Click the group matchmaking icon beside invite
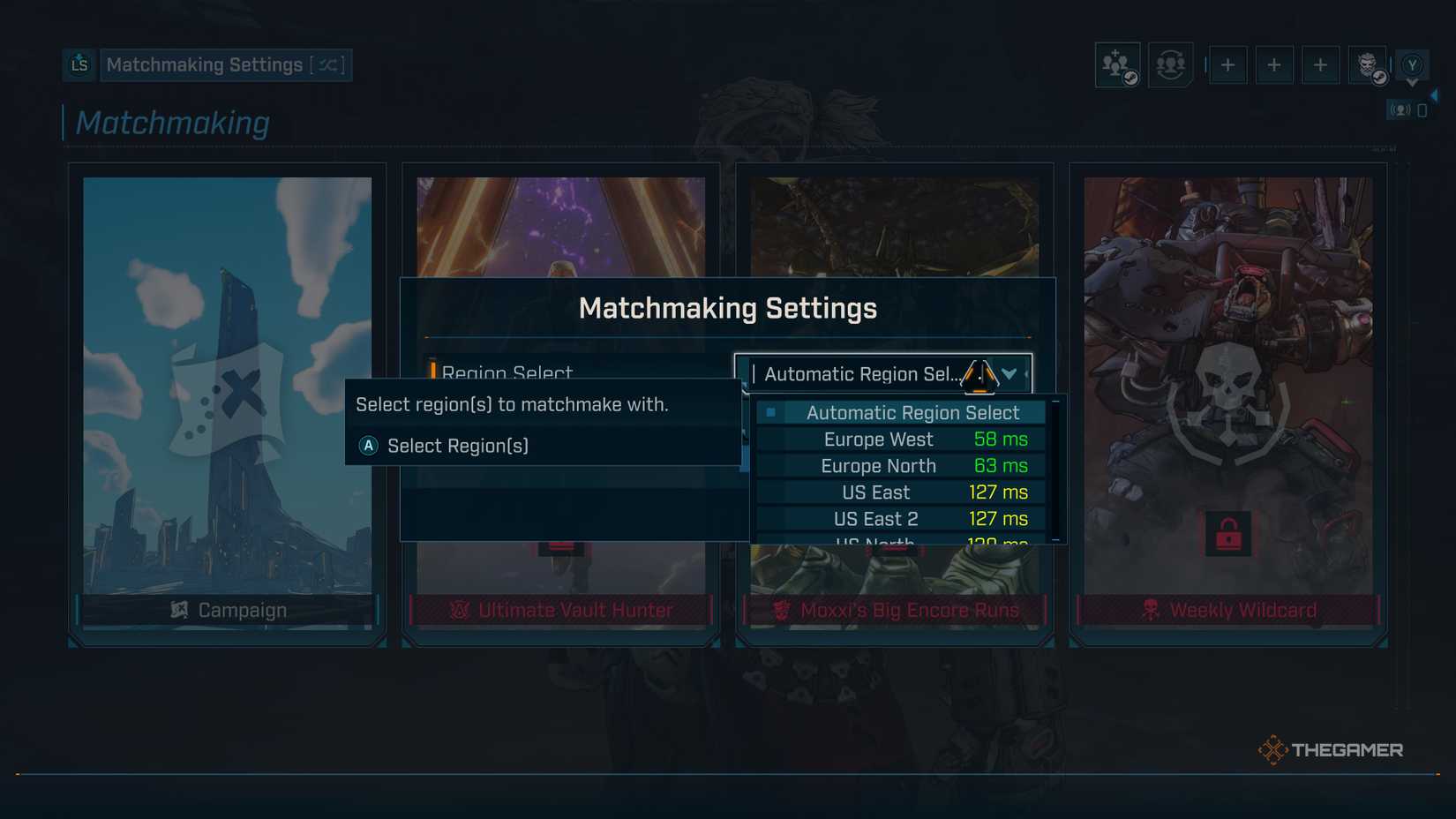 click(x=1170, y=64)
